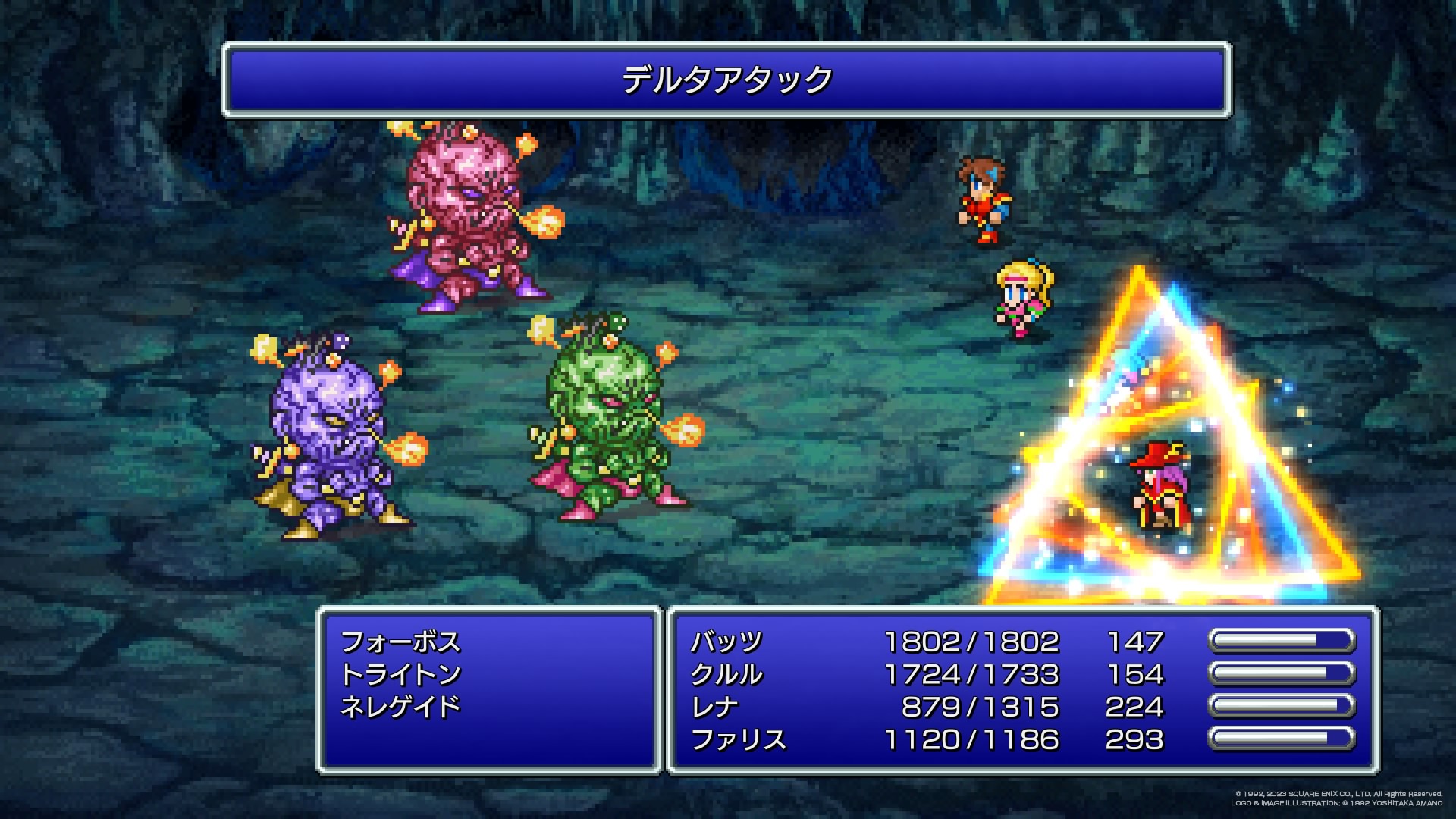Choose クルル in the party list
Viewport: 1456px width, 819px height.
726,674
